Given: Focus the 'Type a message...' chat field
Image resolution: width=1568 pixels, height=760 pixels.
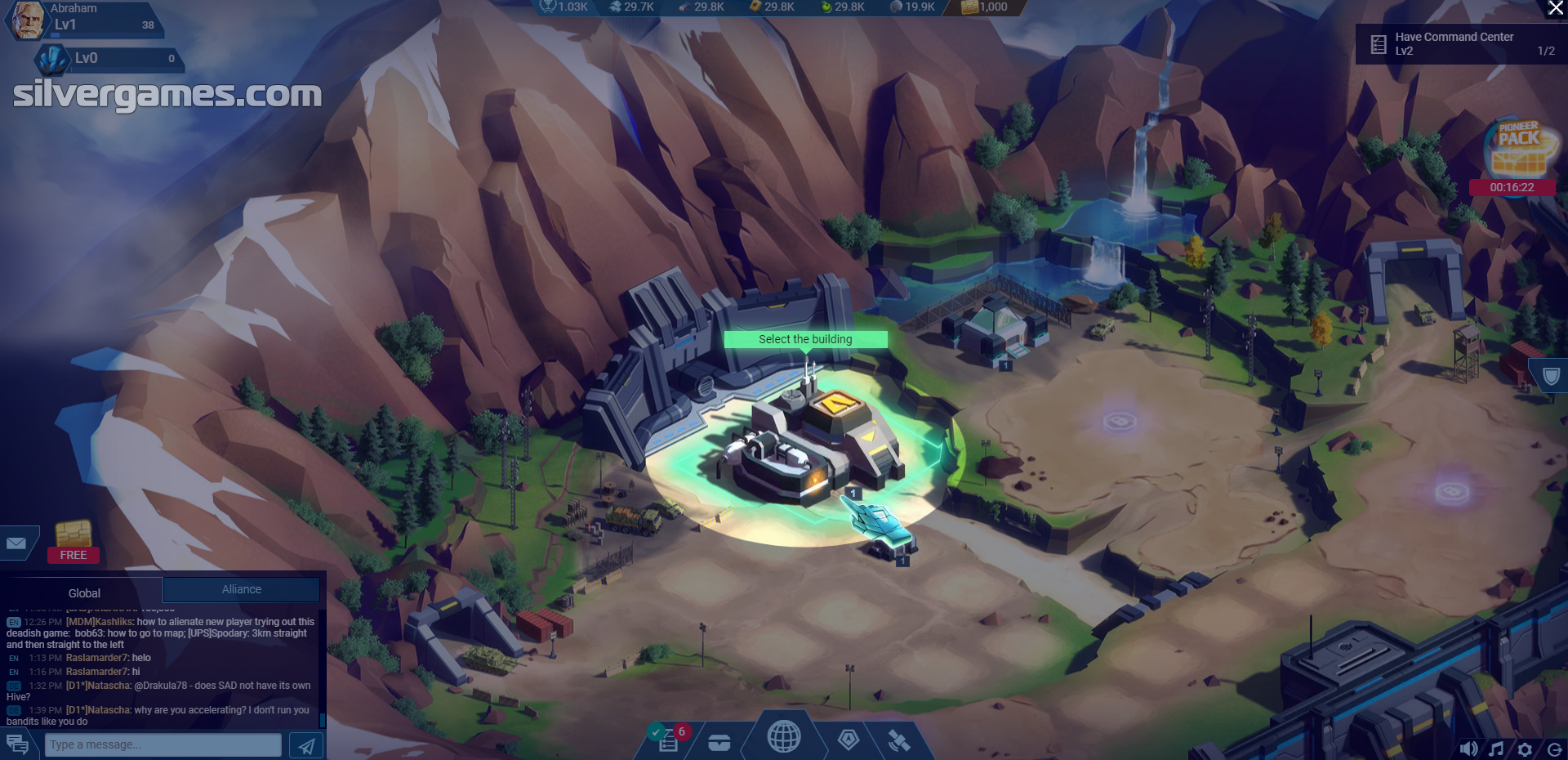Looking at the screenshot, I should coord(163,744).
